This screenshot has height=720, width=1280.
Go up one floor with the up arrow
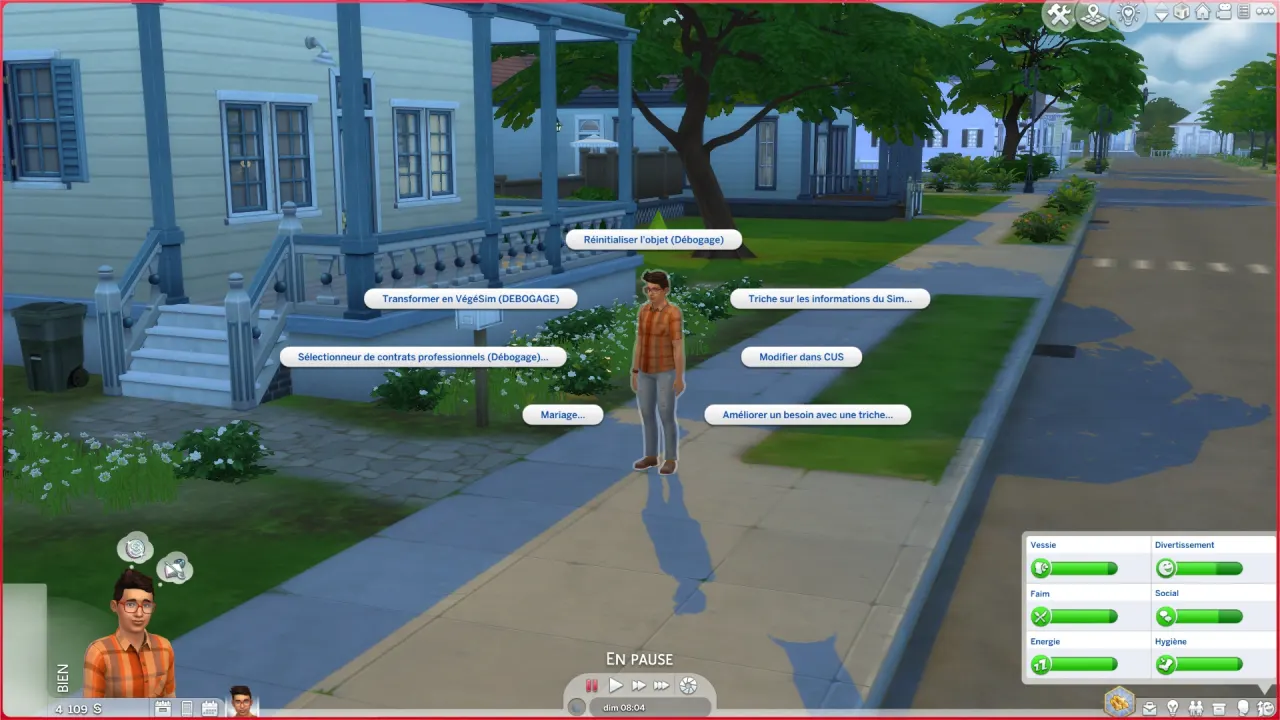coord(1162,7)
